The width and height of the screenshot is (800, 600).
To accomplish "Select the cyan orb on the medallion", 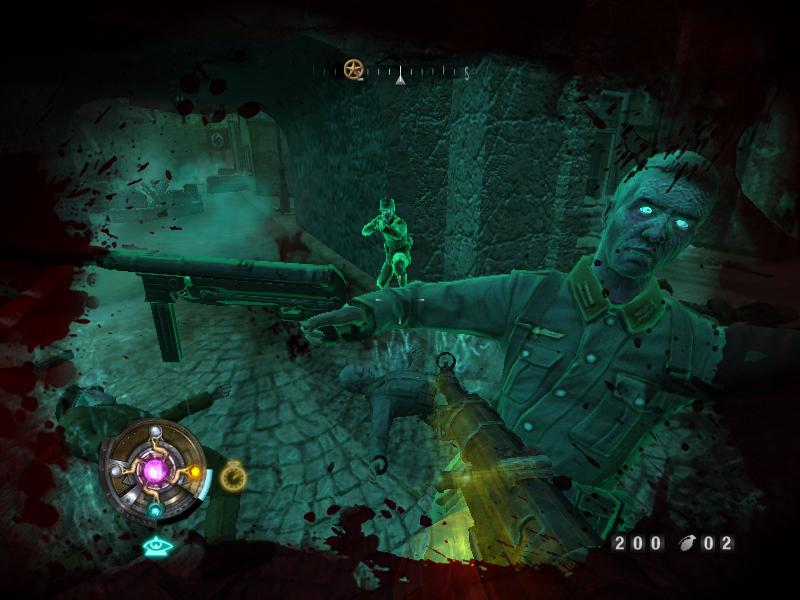I will coord(155,510).
